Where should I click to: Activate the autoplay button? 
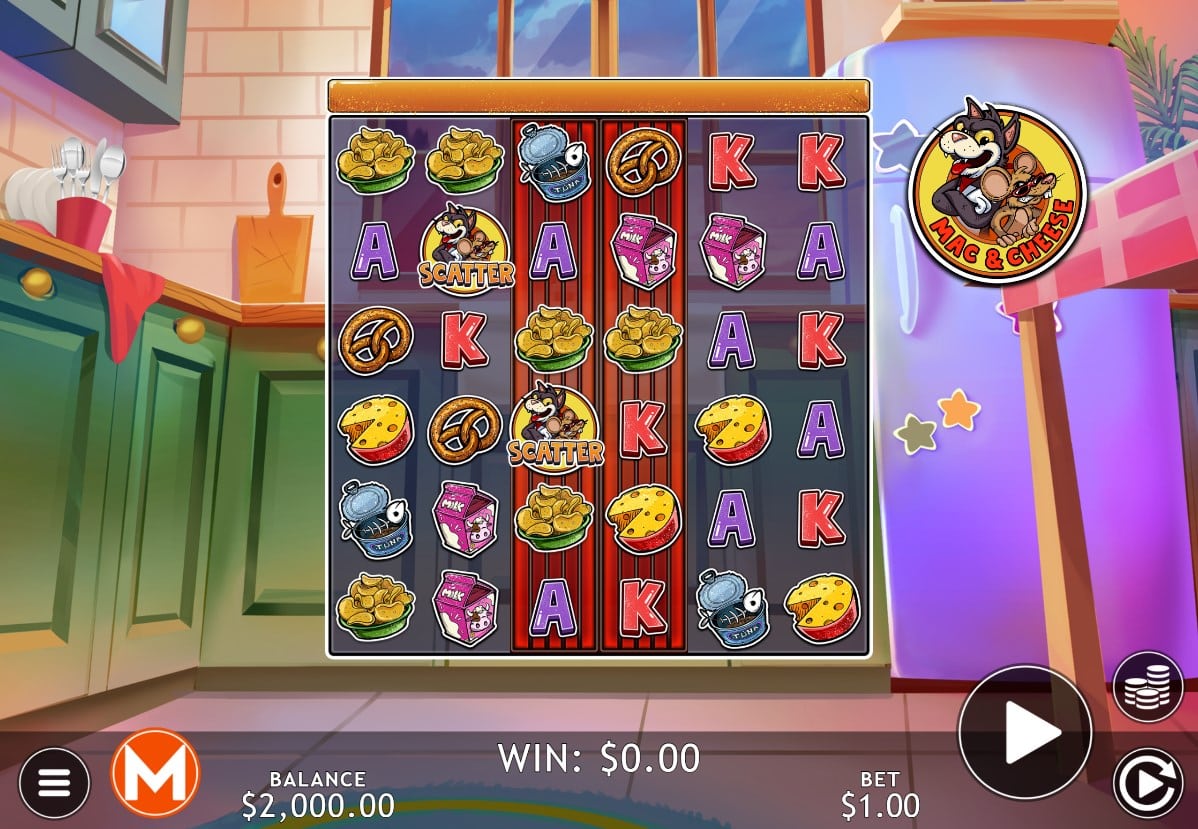coord(1148,783)
